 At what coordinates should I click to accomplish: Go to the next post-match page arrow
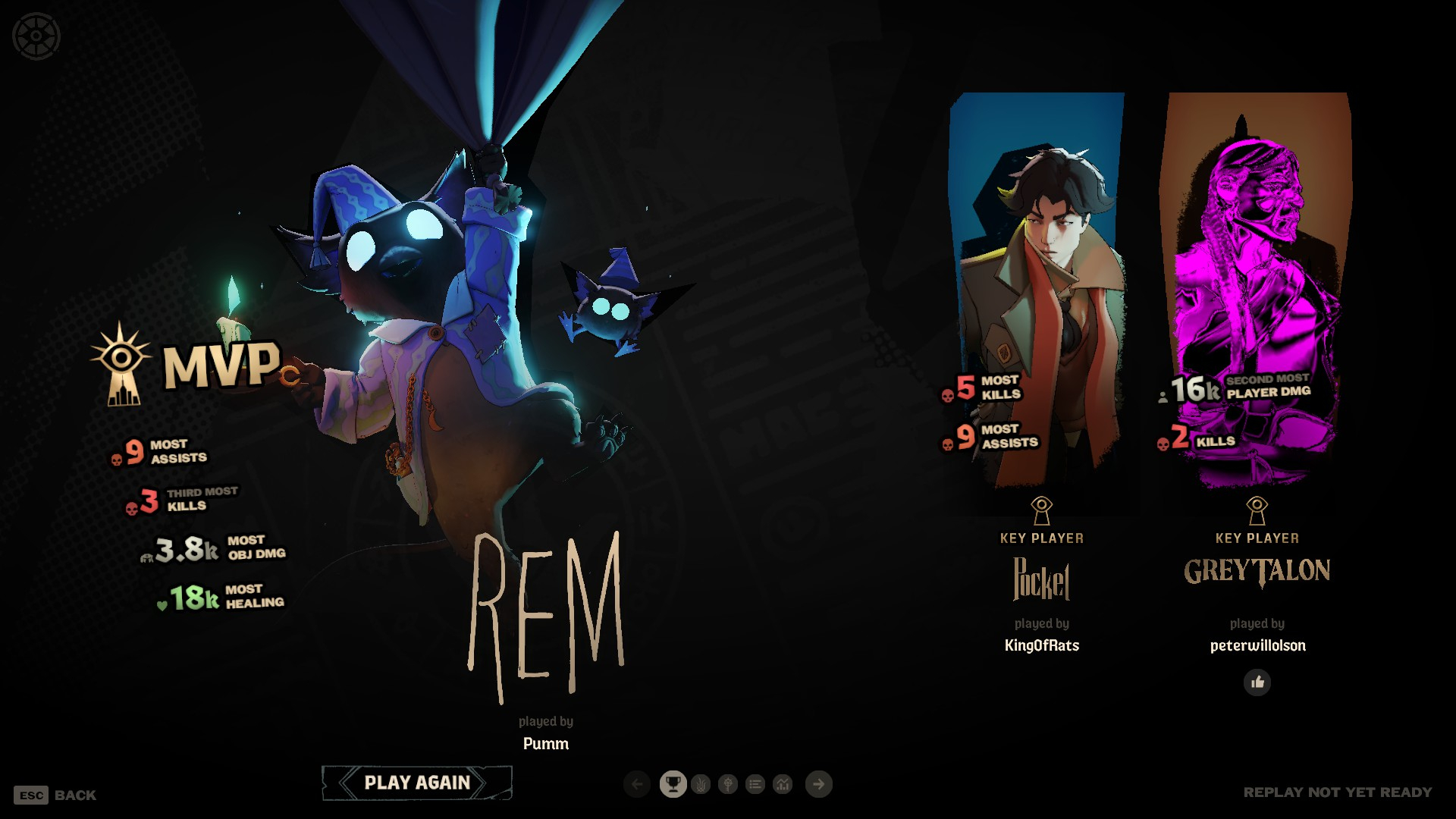[x=818, y=784]
